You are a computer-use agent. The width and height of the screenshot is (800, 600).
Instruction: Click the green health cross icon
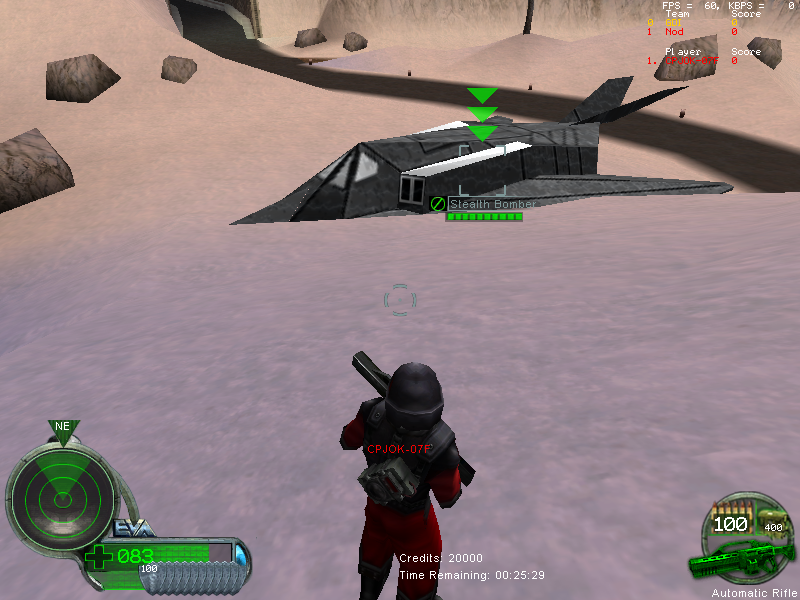98,557
